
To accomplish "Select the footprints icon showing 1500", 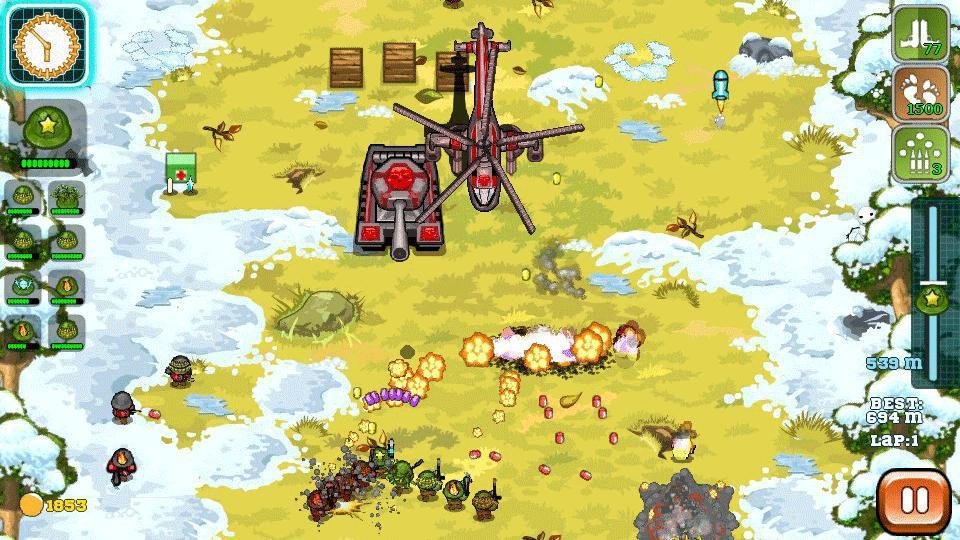I will point(920,93).
